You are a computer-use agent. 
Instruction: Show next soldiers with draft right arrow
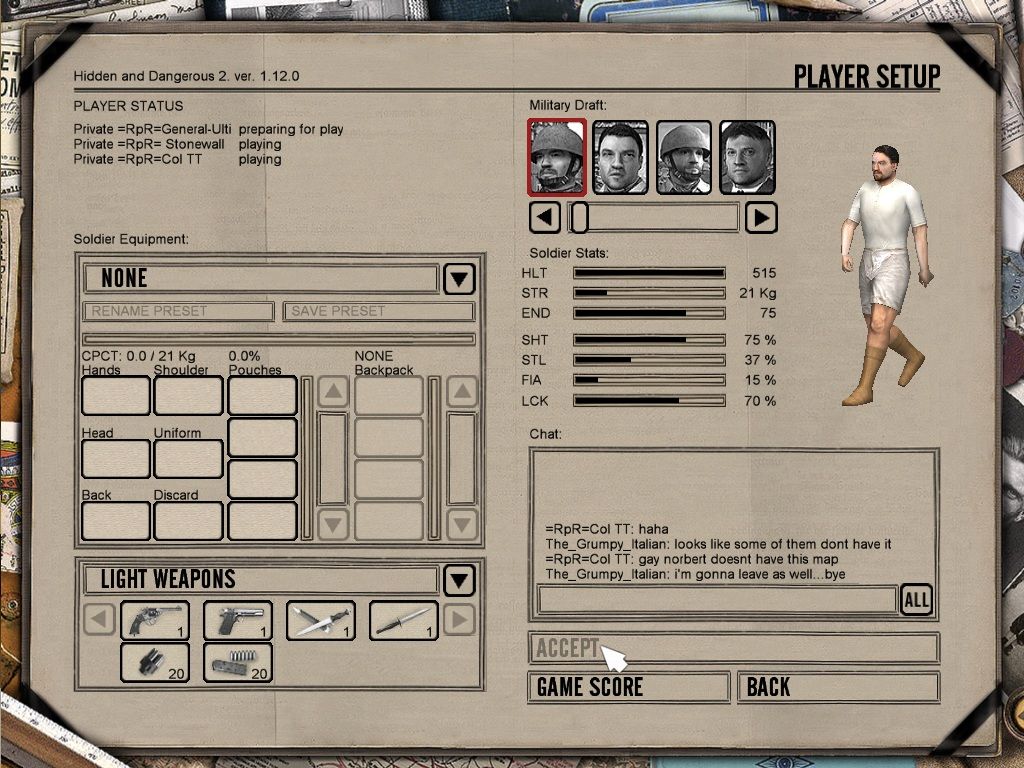coord(761,217)
